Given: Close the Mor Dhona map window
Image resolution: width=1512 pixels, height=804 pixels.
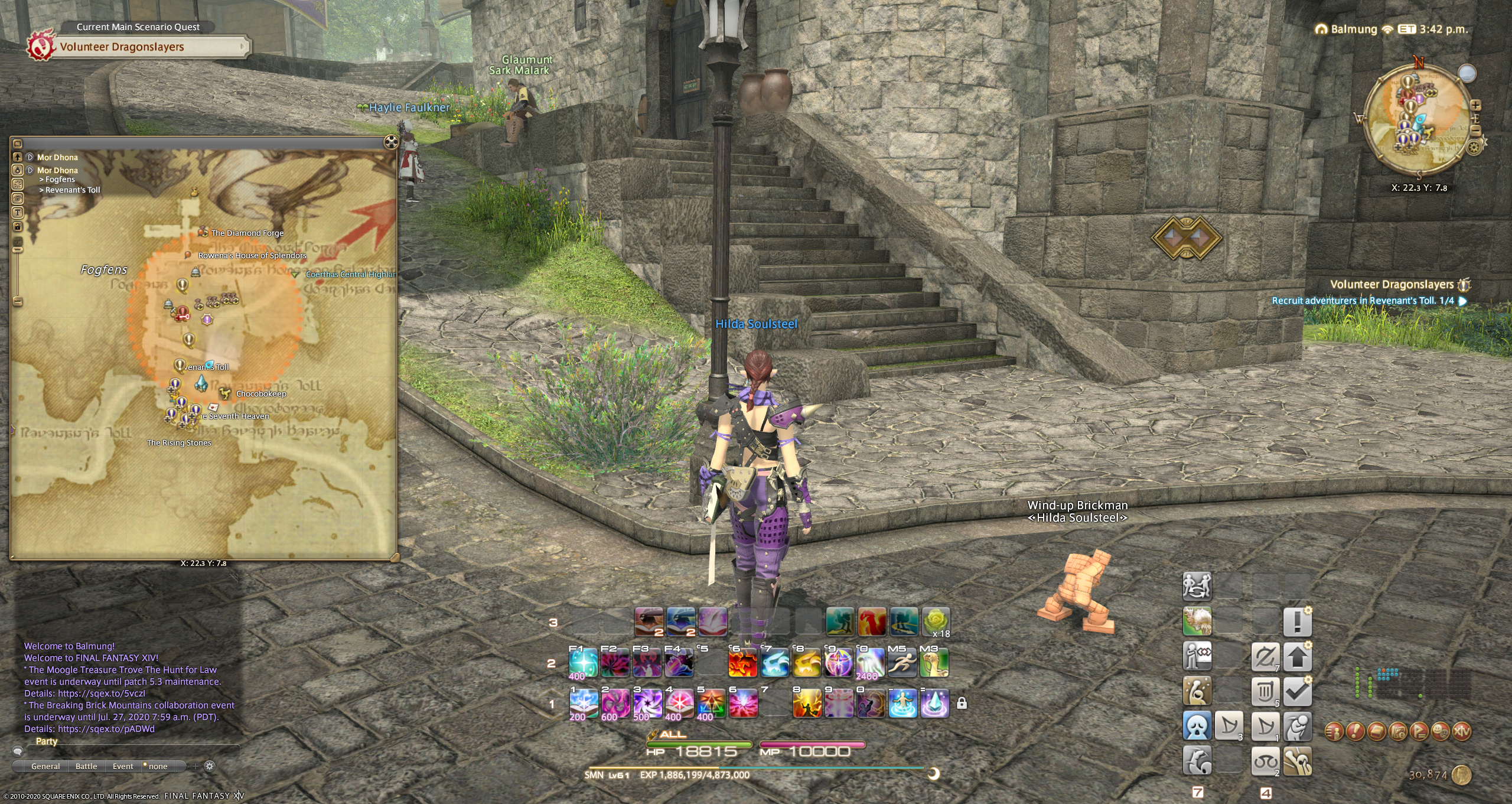Looking at the screenshot, I should click(x=390, y=142).
